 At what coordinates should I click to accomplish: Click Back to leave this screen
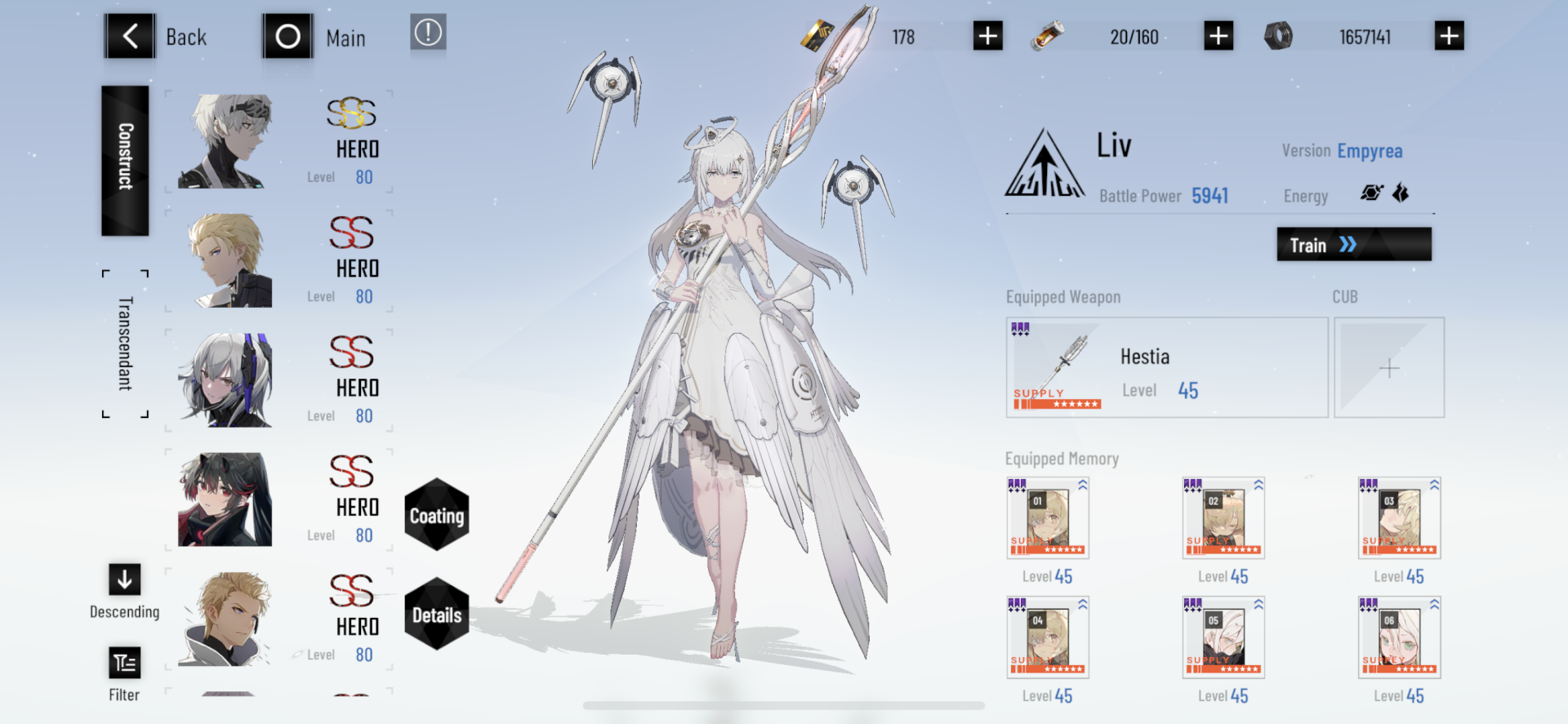point(131,36)
